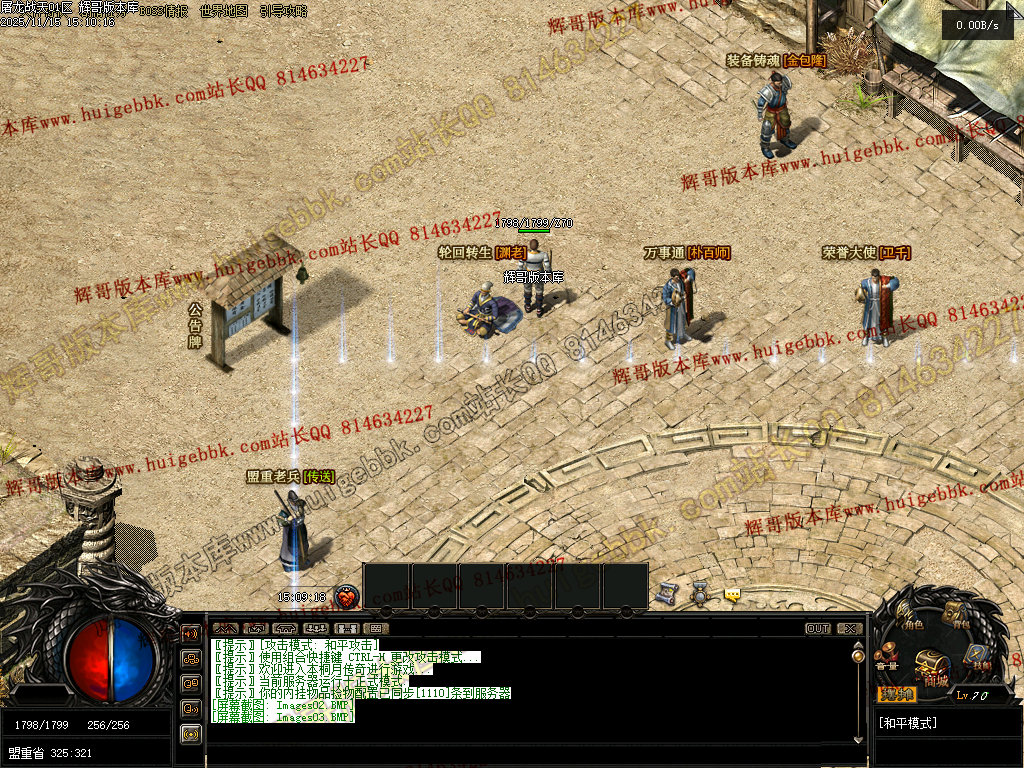Select the bottom broadcast chat channel button
The width and height of the screenshot is (1024, 768).
click(190, 733)
